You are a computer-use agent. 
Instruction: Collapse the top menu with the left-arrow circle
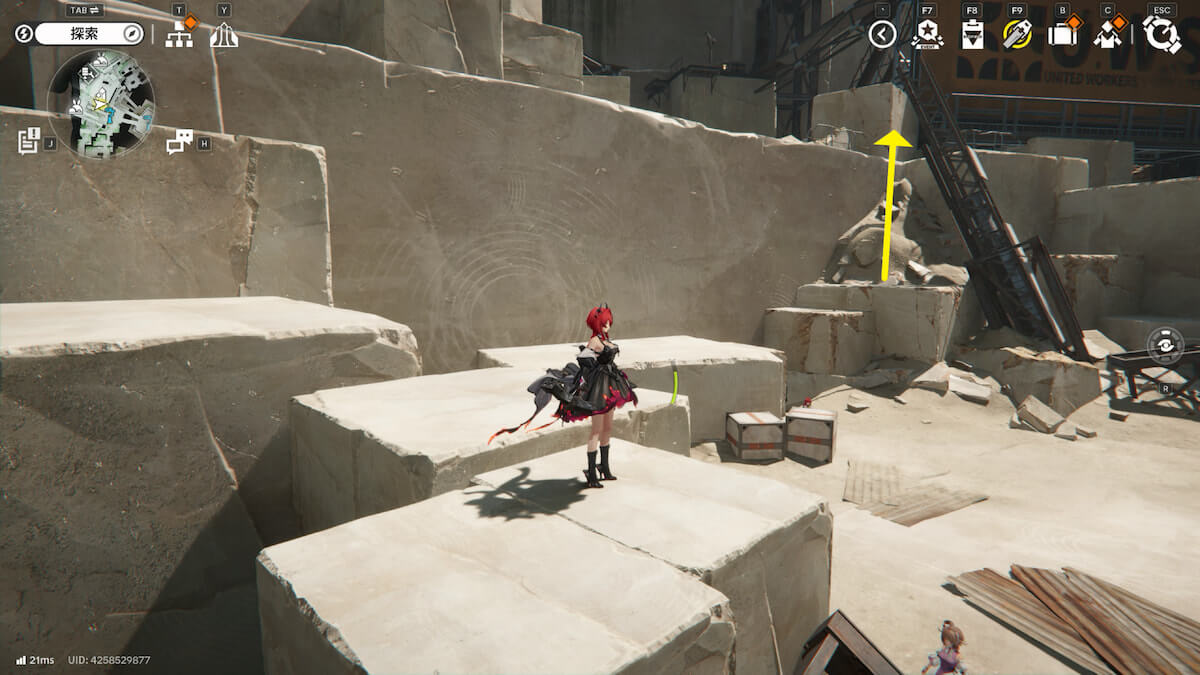point(881,35)
